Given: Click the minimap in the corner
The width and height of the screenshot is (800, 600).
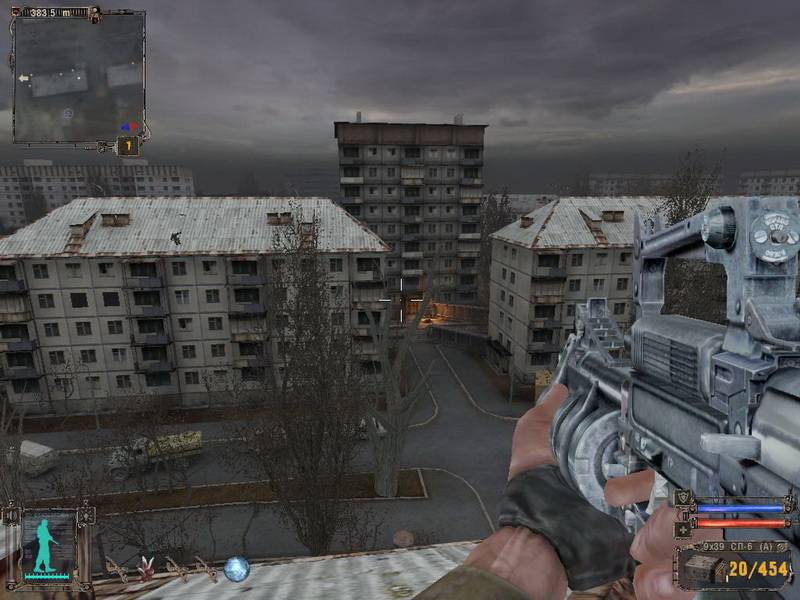Looking at the screenshot, I should click(78, 77).
